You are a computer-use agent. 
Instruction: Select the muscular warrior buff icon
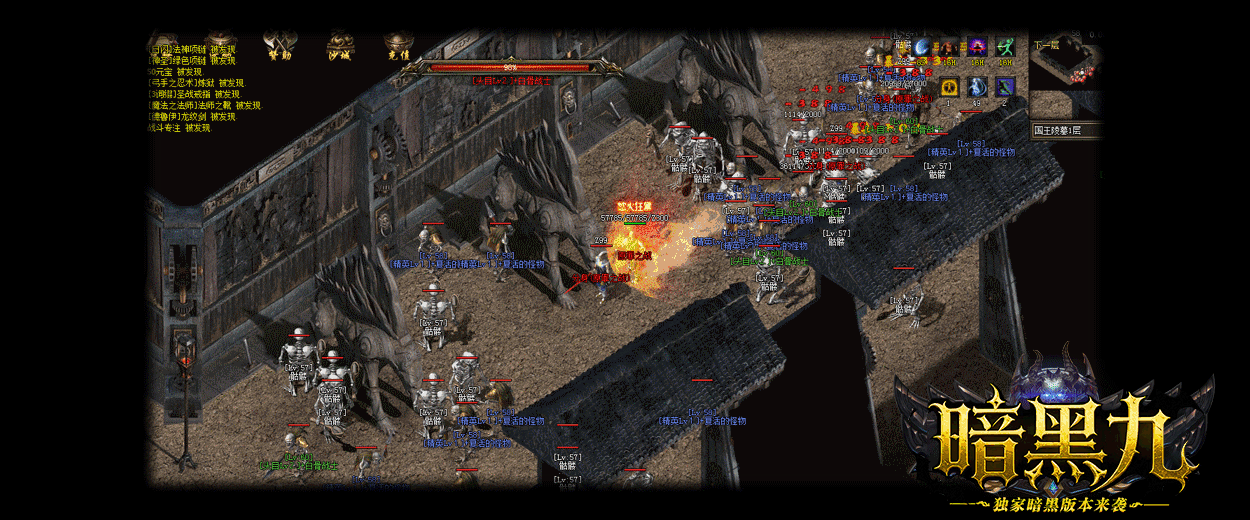point(949,47)
